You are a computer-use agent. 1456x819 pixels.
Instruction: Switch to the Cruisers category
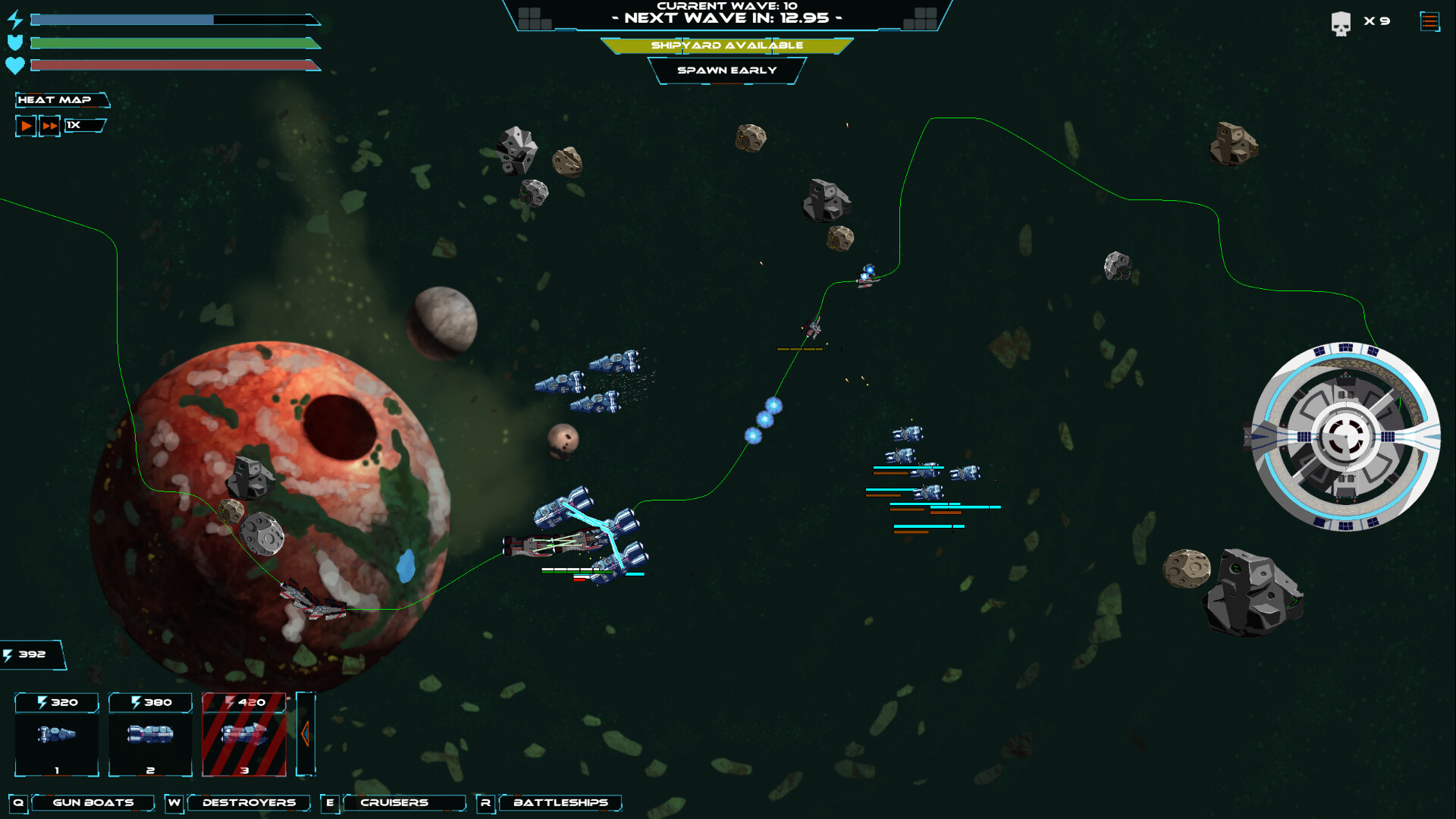[404, 802]
